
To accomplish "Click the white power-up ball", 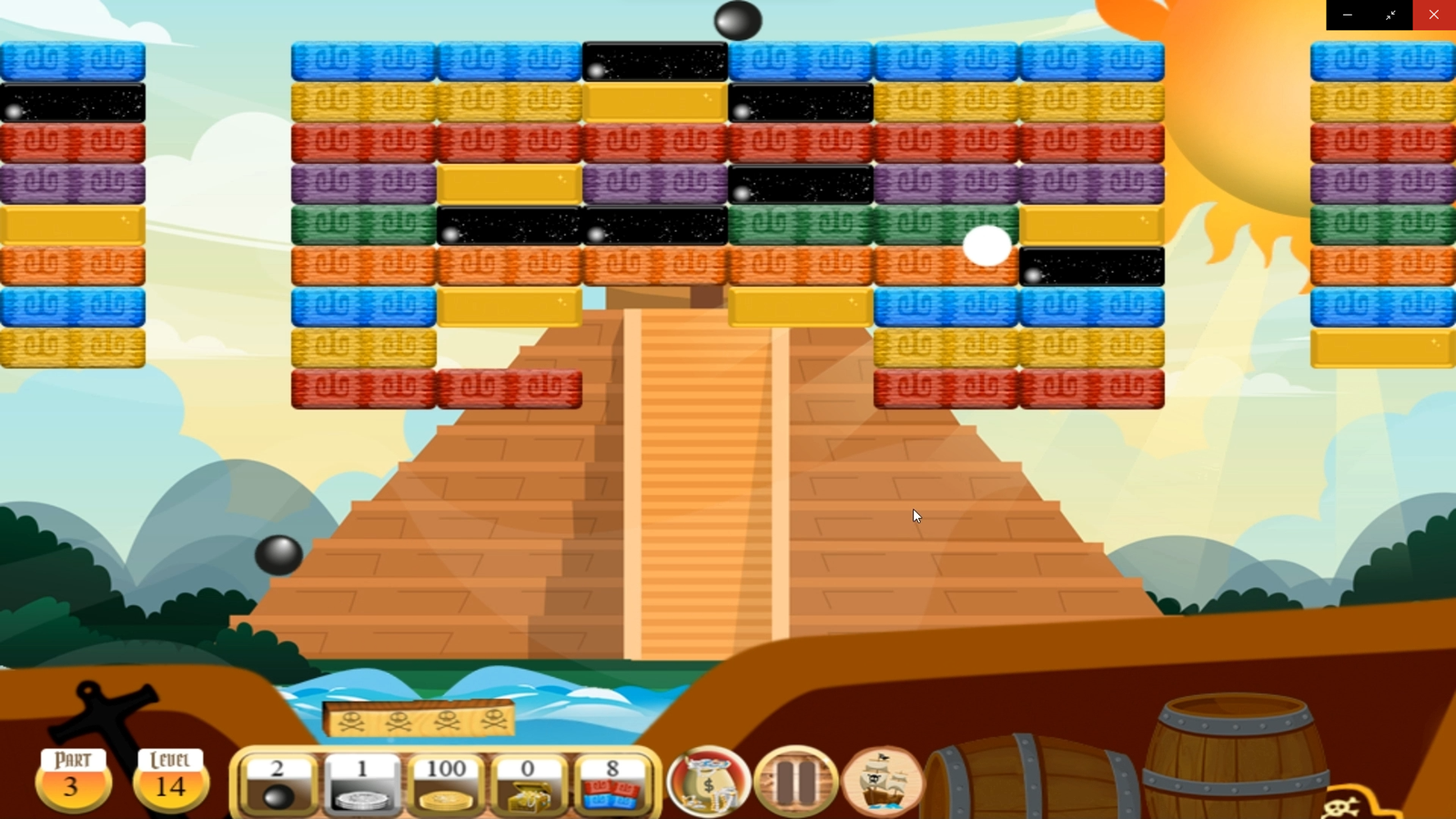I will [987, 248].
